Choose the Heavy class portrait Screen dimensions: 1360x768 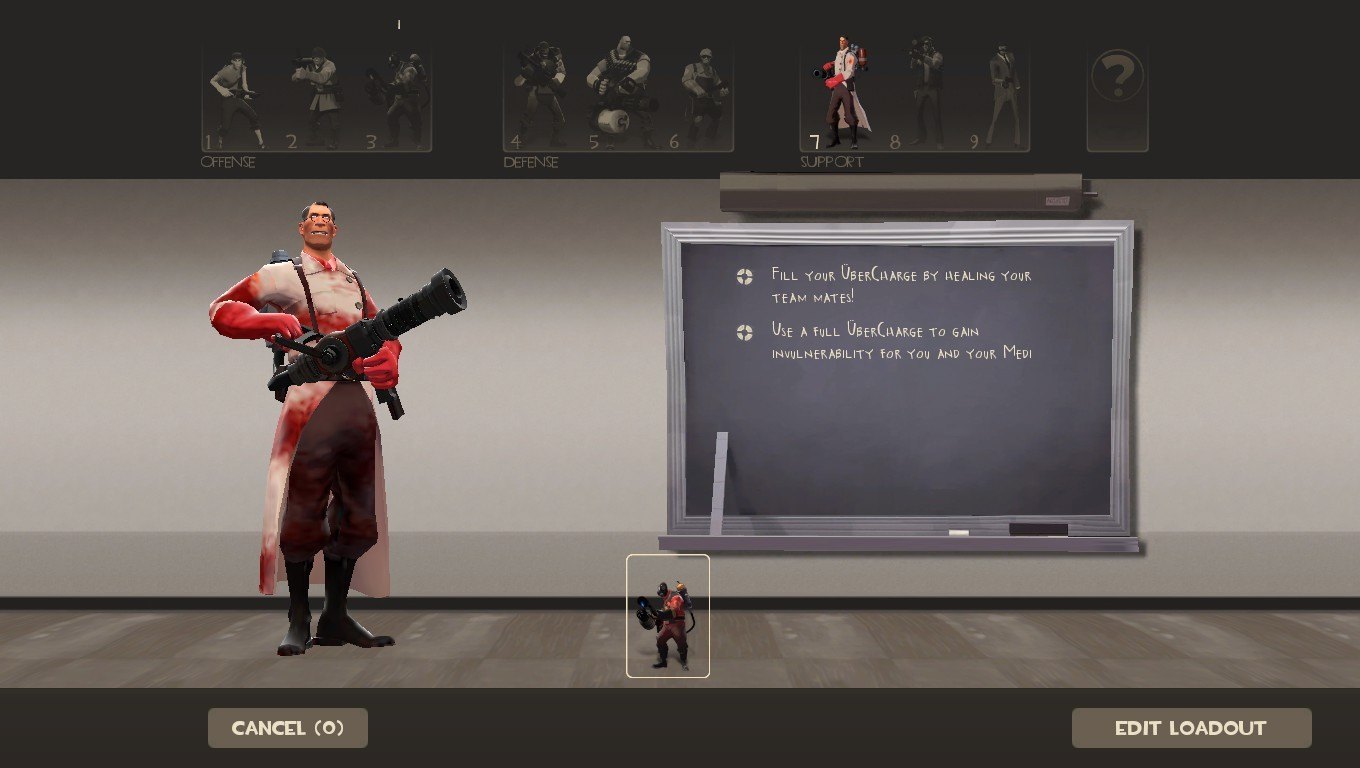(x=618, y=96)
